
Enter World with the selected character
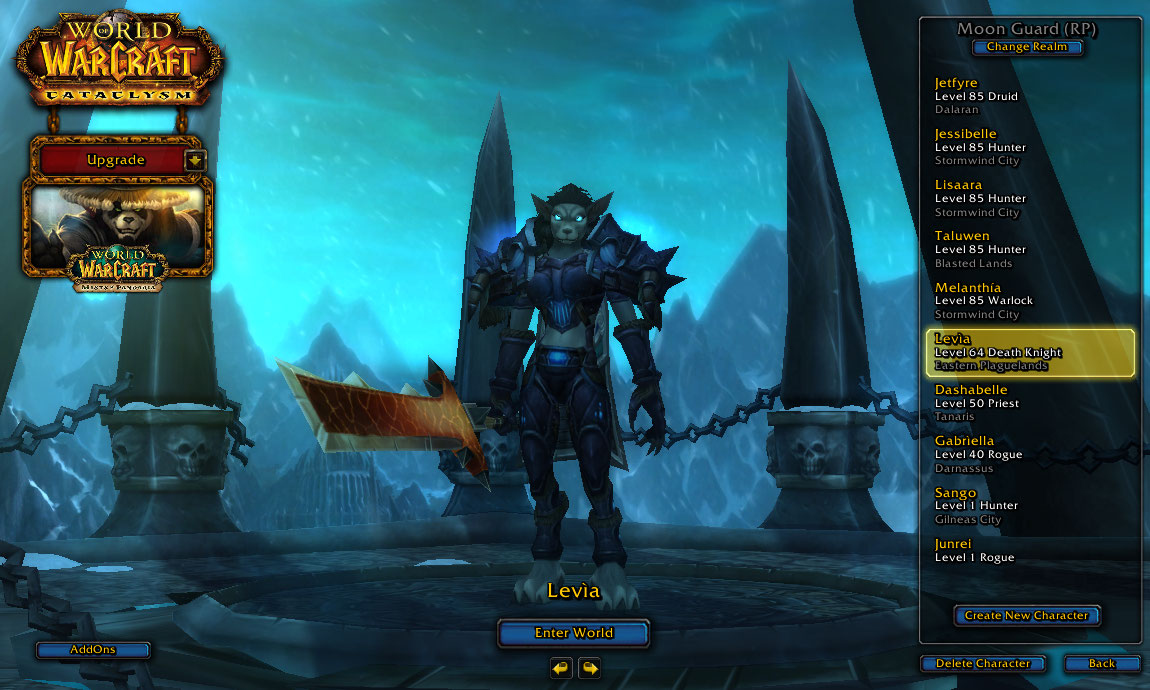click(x=573, y=633)
